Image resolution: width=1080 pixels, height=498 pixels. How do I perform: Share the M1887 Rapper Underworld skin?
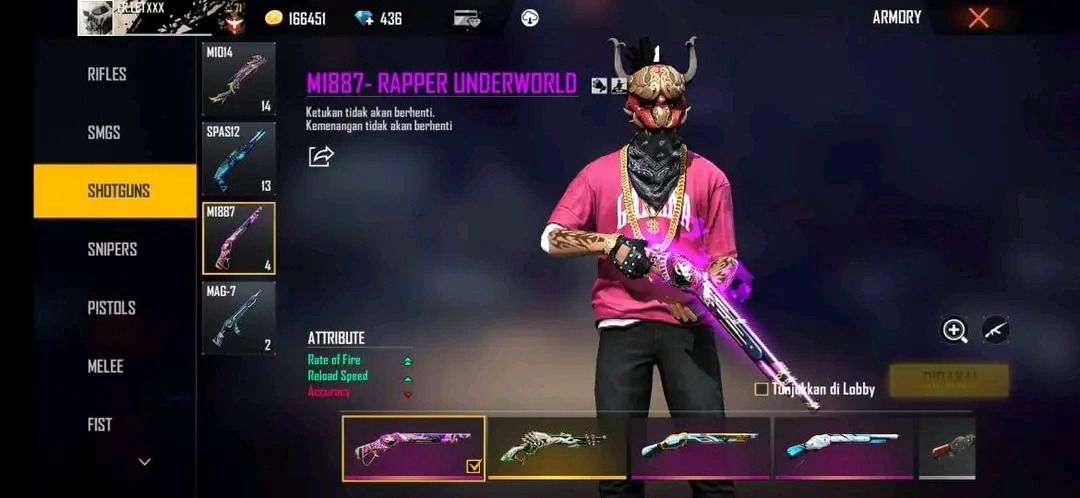321,156
